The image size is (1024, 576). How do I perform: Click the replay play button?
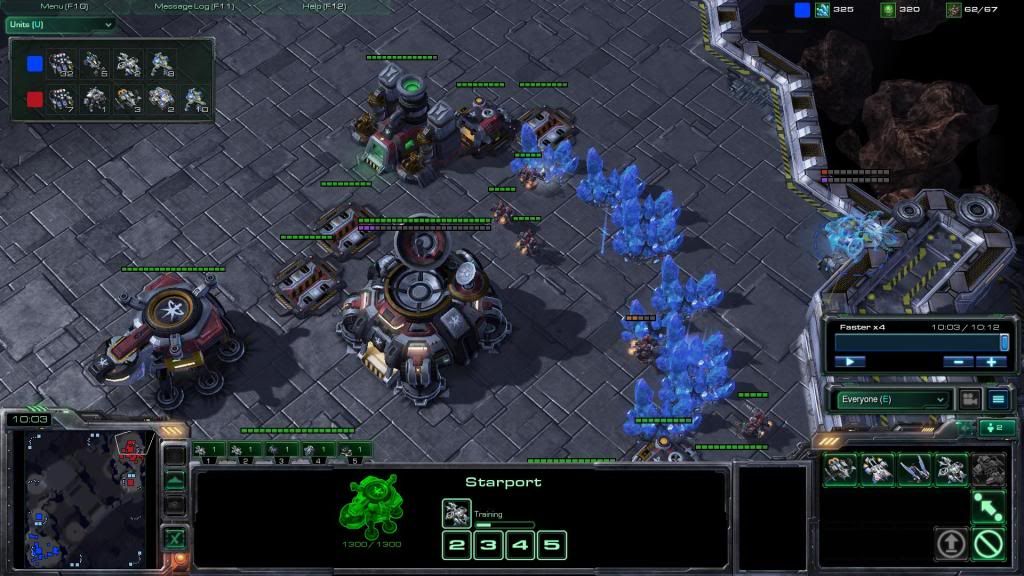point(849,361)
